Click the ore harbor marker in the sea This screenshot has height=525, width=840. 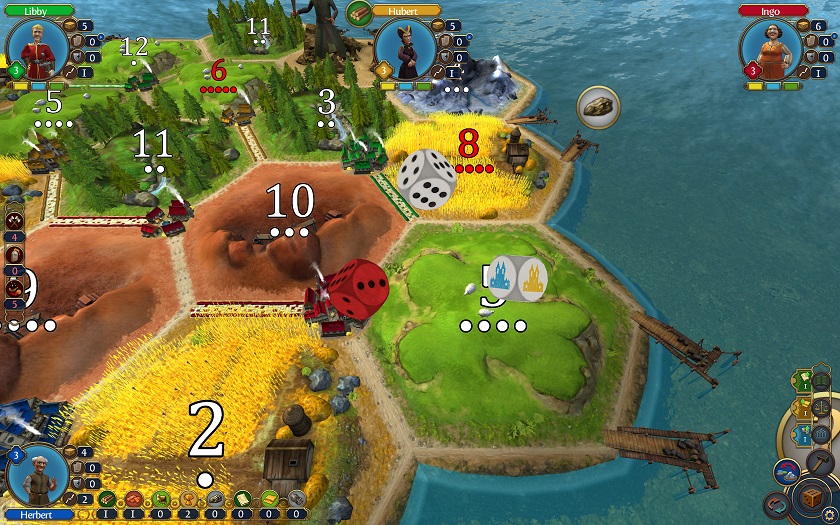[x=598, y=105]
